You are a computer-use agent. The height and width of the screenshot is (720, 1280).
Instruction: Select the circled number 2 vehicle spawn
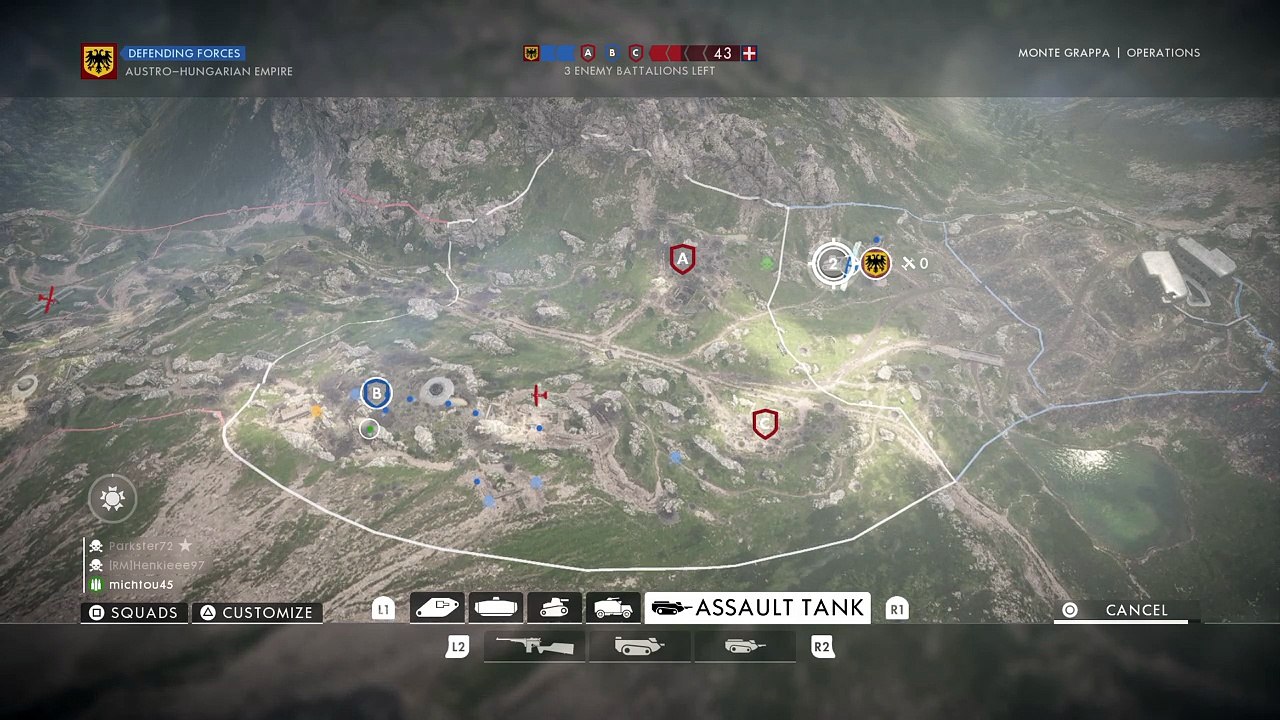point(832,264)
